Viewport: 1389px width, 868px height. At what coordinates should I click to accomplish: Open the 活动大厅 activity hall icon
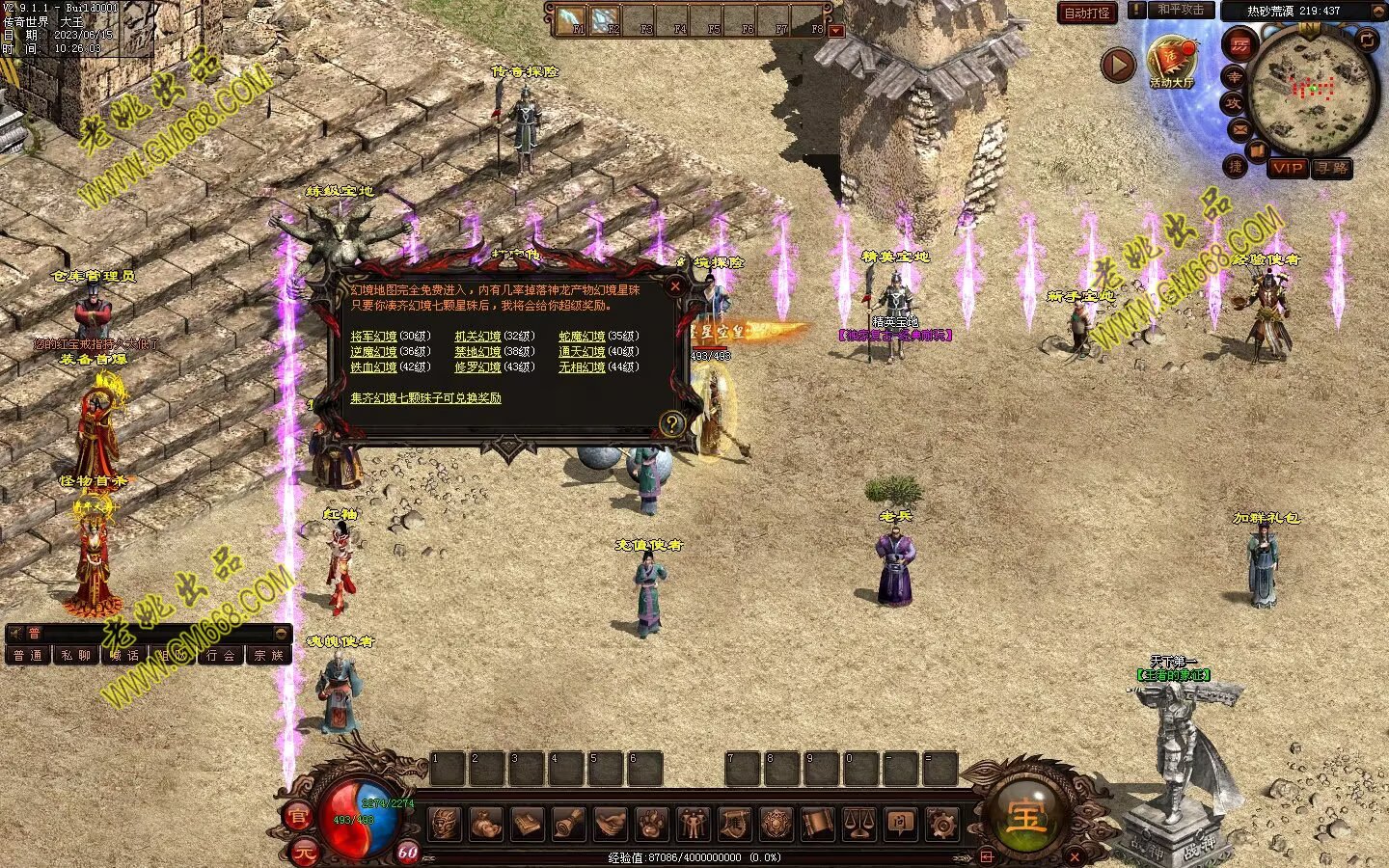pyautogui.click(x=1172, y=60)
